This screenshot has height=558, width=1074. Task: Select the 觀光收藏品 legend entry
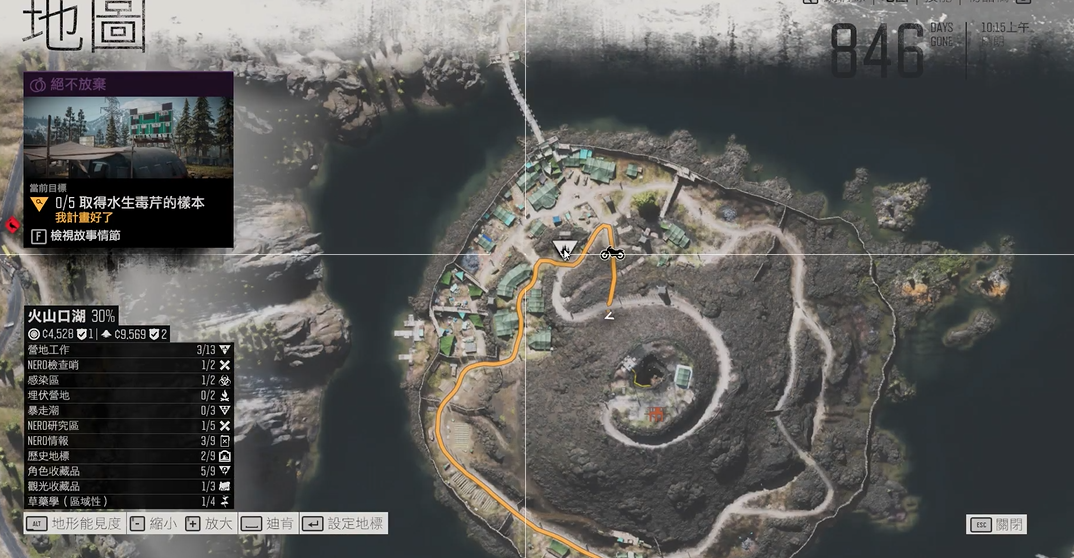129,486
